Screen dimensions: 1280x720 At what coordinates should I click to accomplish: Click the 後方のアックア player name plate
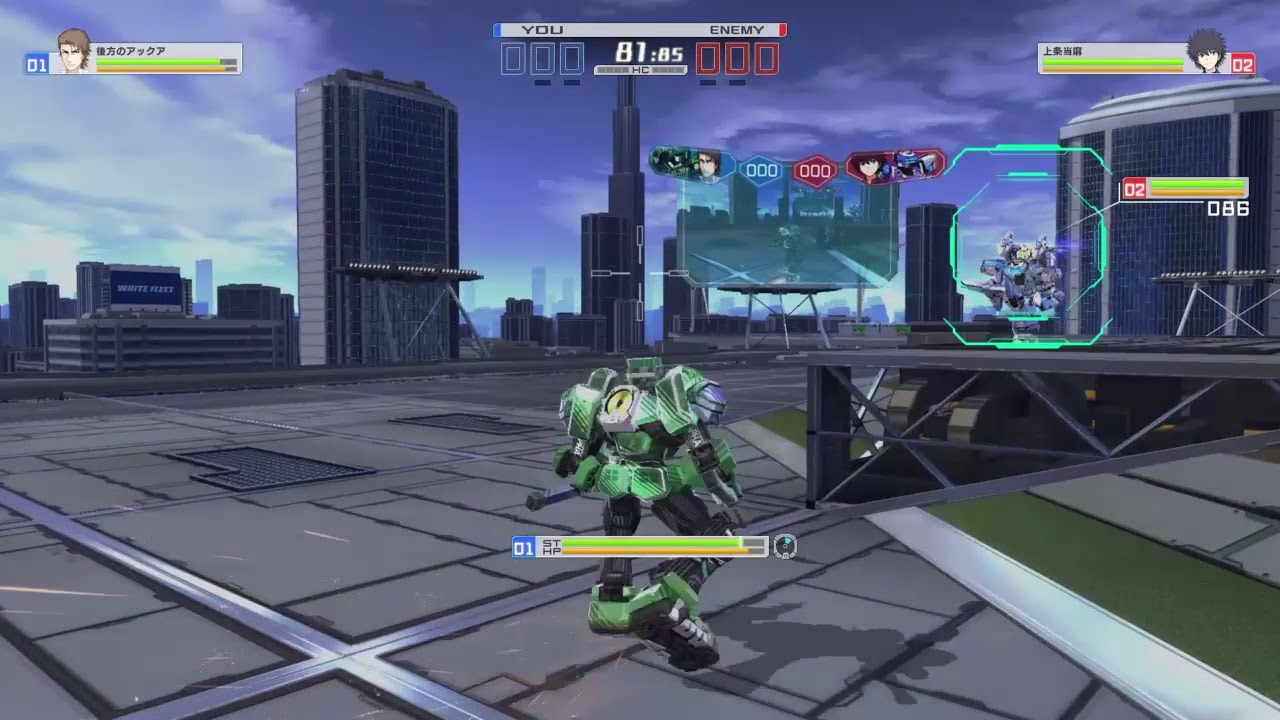coord(130,49)
